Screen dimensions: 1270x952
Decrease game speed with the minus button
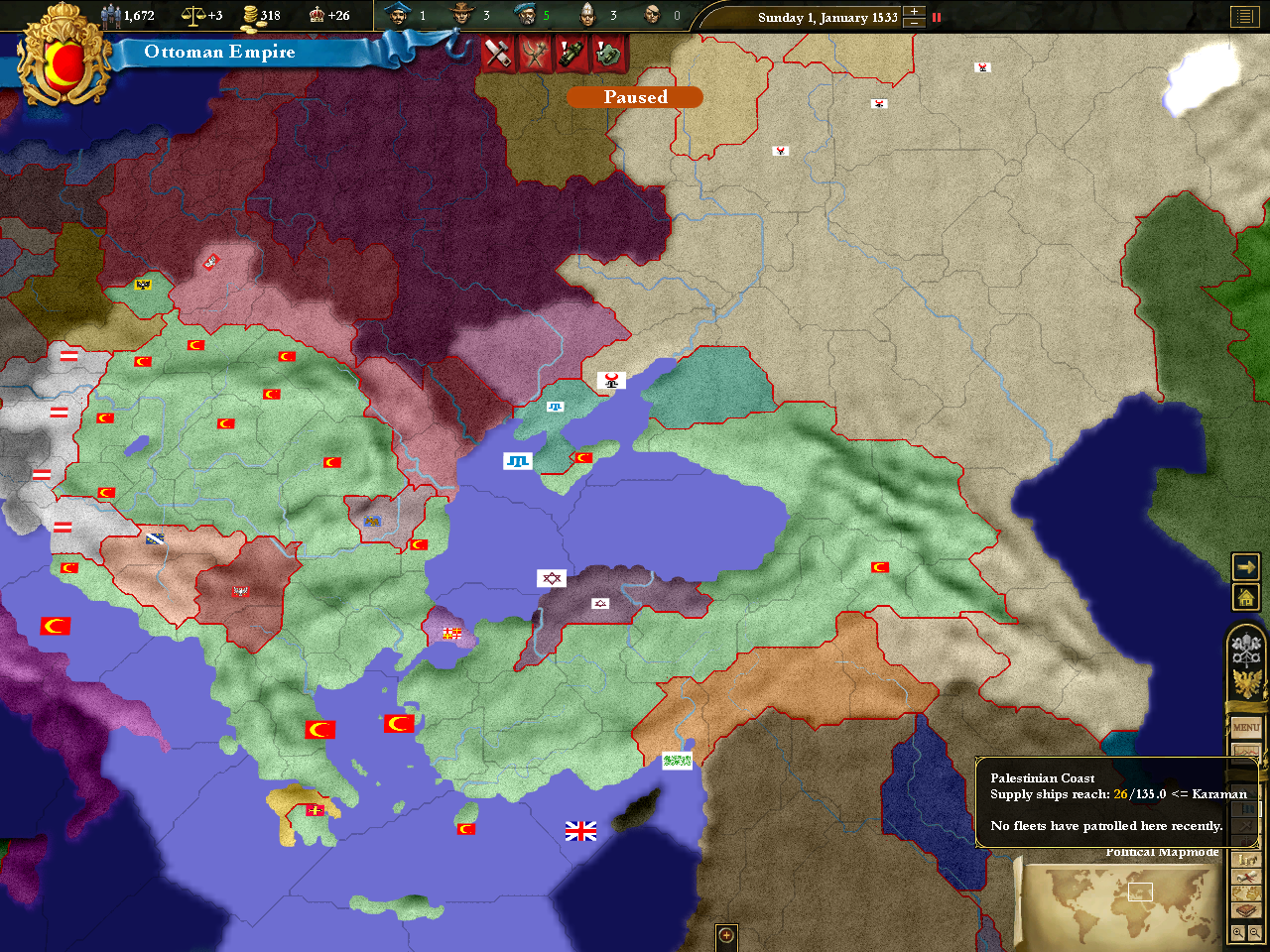[x=915, y=23]
